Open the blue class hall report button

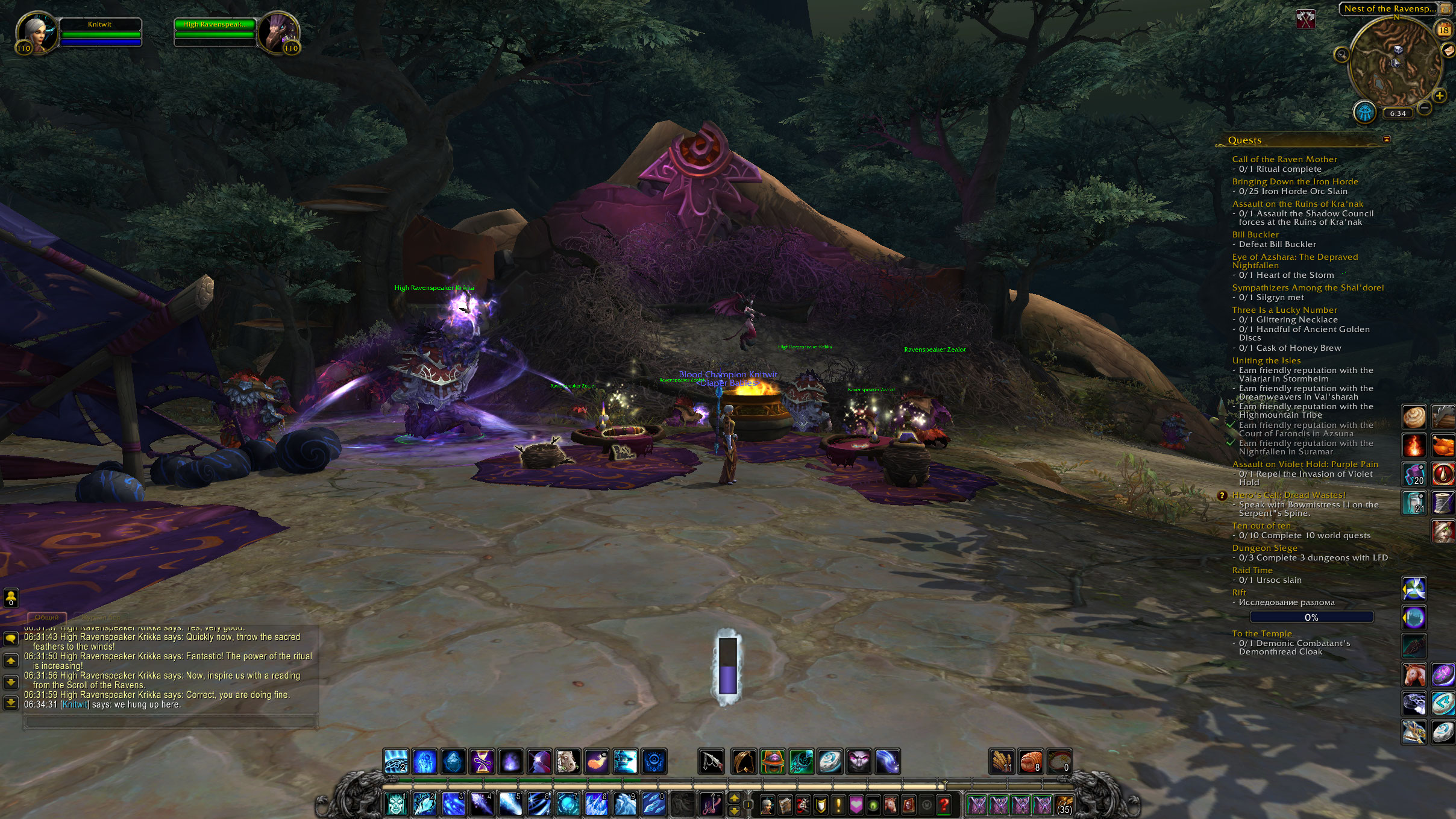pyautogui.click(x=1365, y=112)
